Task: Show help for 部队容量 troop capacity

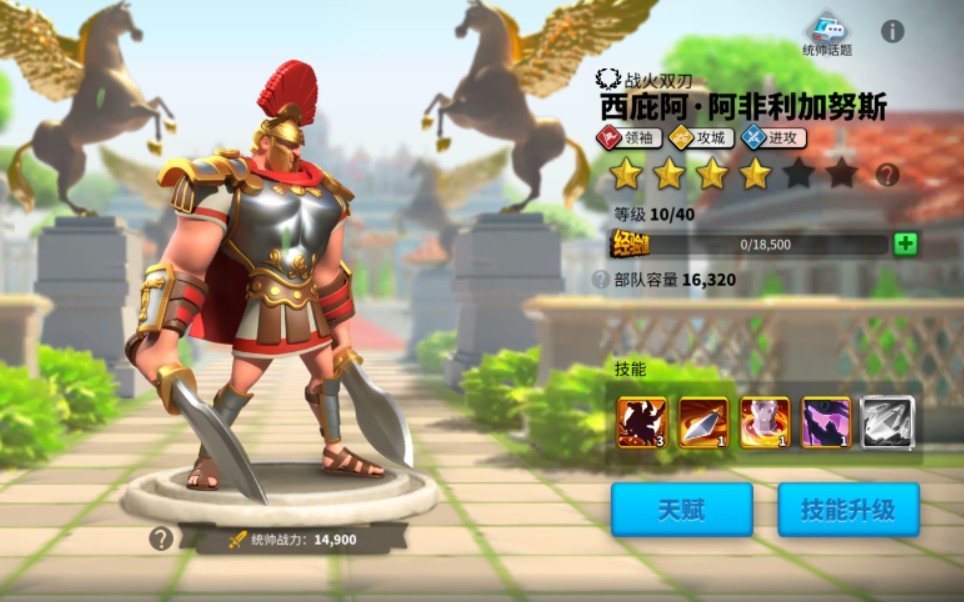Action: pos(600,280)
